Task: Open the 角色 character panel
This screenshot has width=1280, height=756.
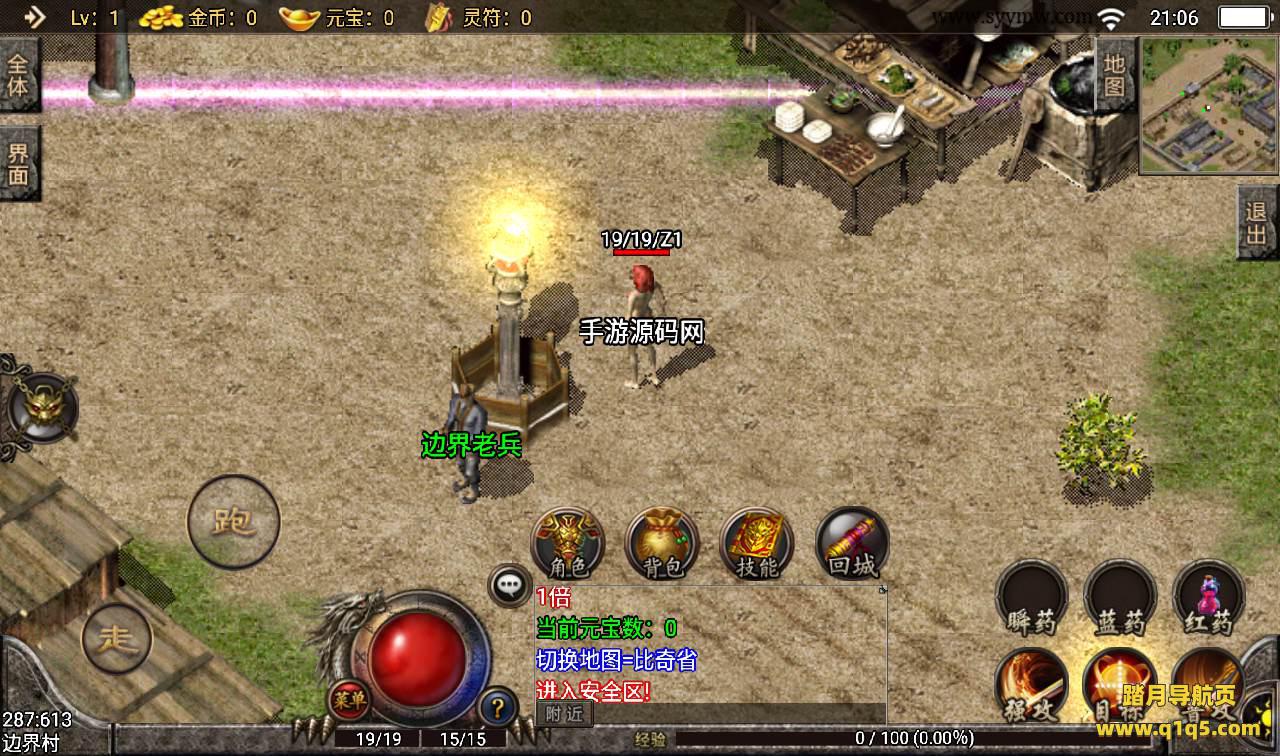Action: coord(567,544)
